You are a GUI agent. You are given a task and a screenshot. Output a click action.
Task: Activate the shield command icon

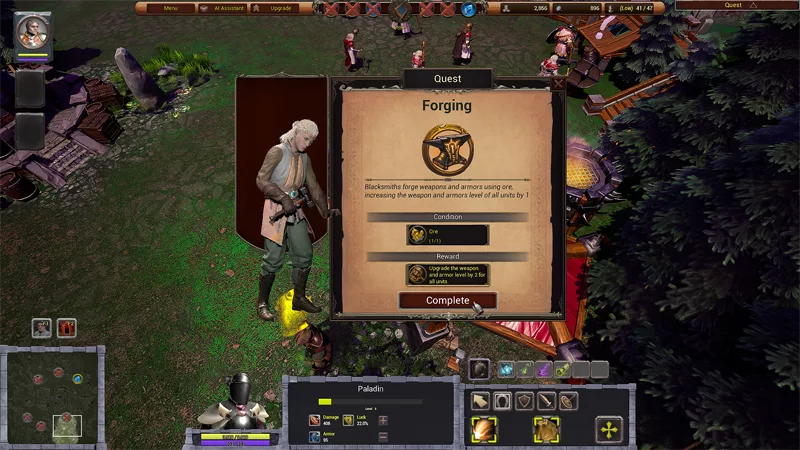(524, 401)
